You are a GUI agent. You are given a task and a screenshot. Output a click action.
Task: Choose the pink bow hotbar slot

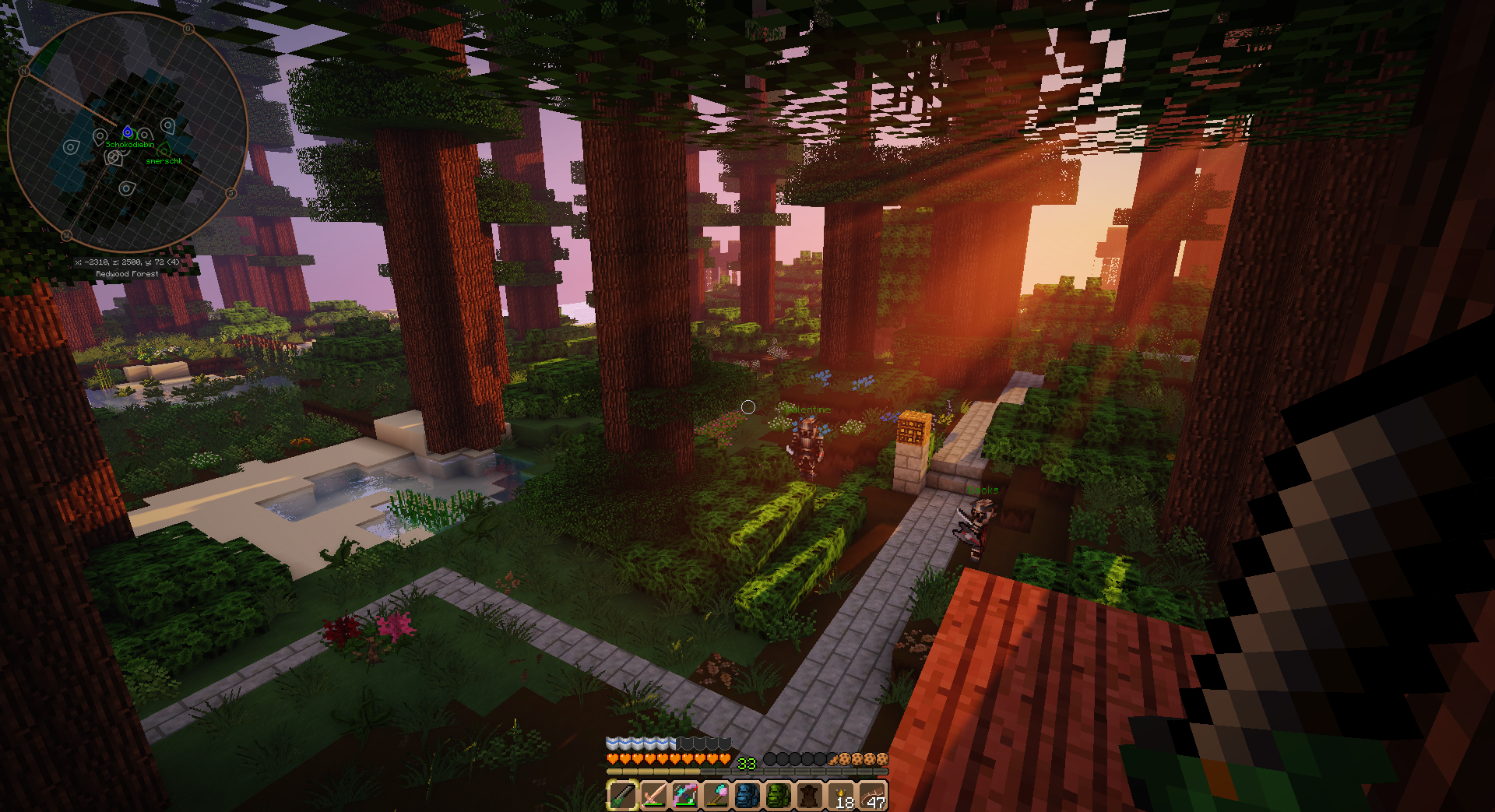[684, 796]
